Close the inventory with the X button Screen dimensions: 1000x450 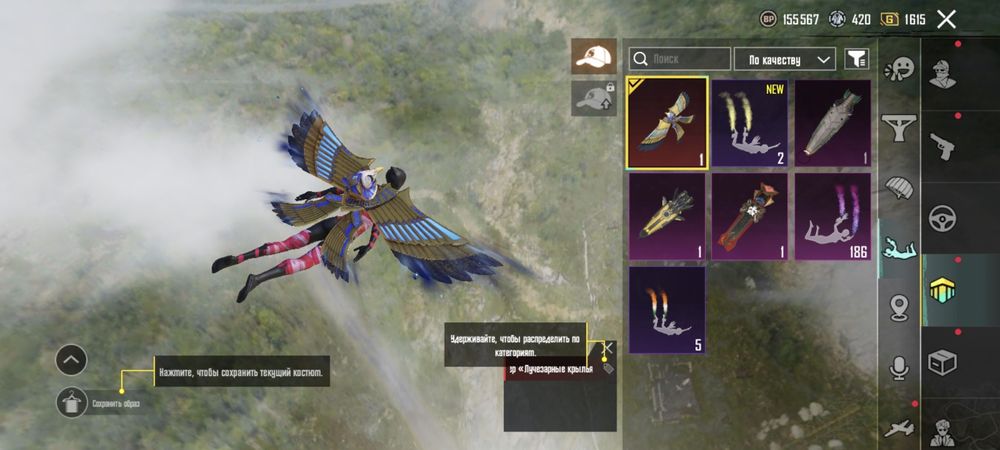(x=947, y=19)
